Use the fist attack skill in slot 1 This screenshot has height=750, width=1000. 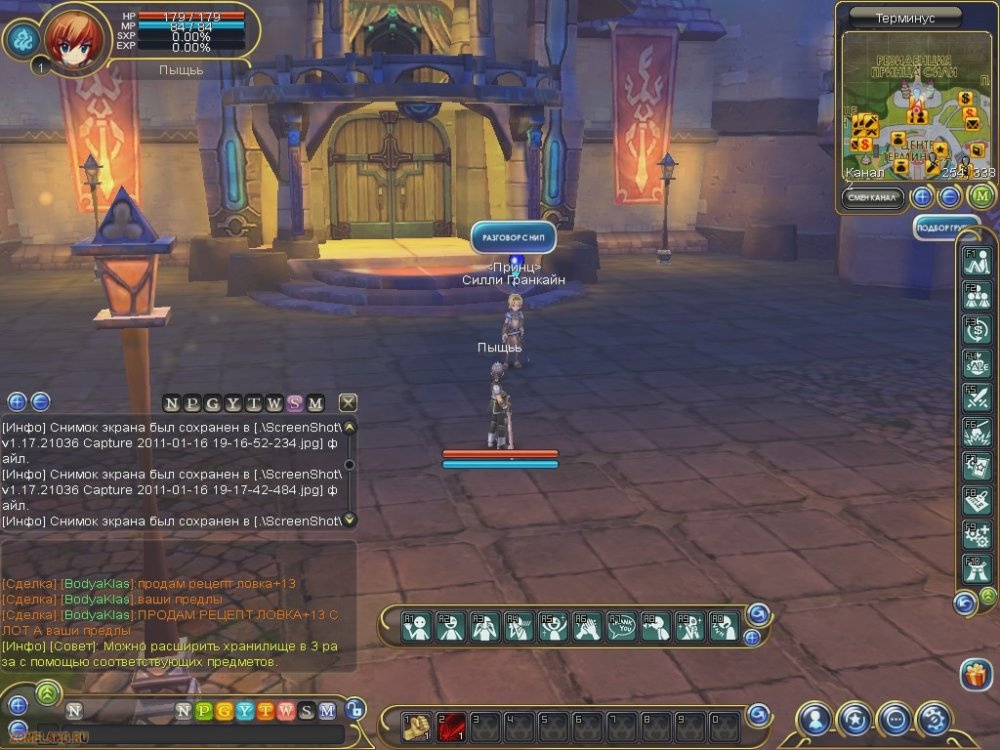[417, 727]
